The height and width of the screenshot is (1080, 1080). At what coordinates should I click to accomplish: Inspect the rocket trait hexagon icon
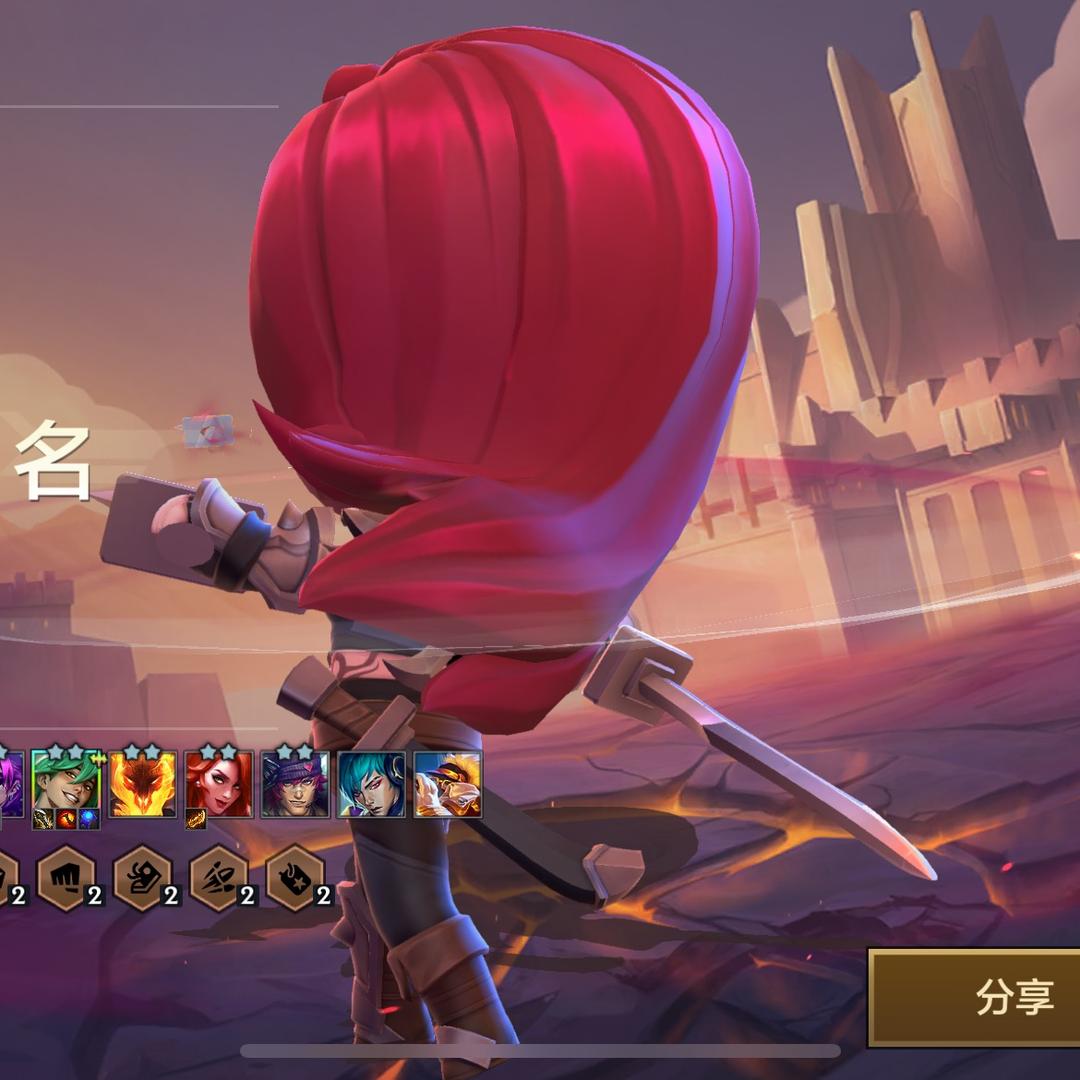click(x=219, y=877)
